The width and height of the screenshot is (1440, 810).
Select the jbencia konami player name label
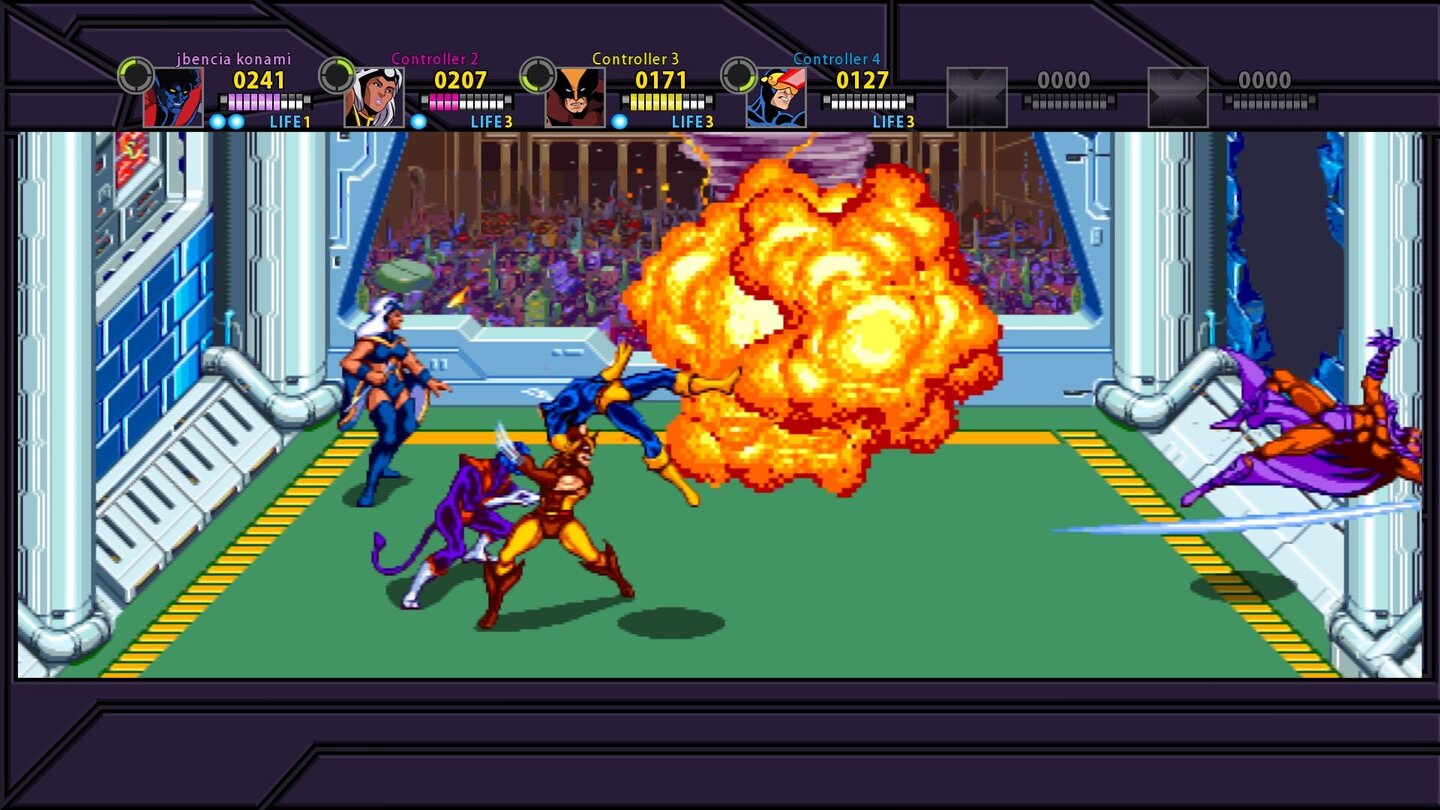[x=233, y=59]
